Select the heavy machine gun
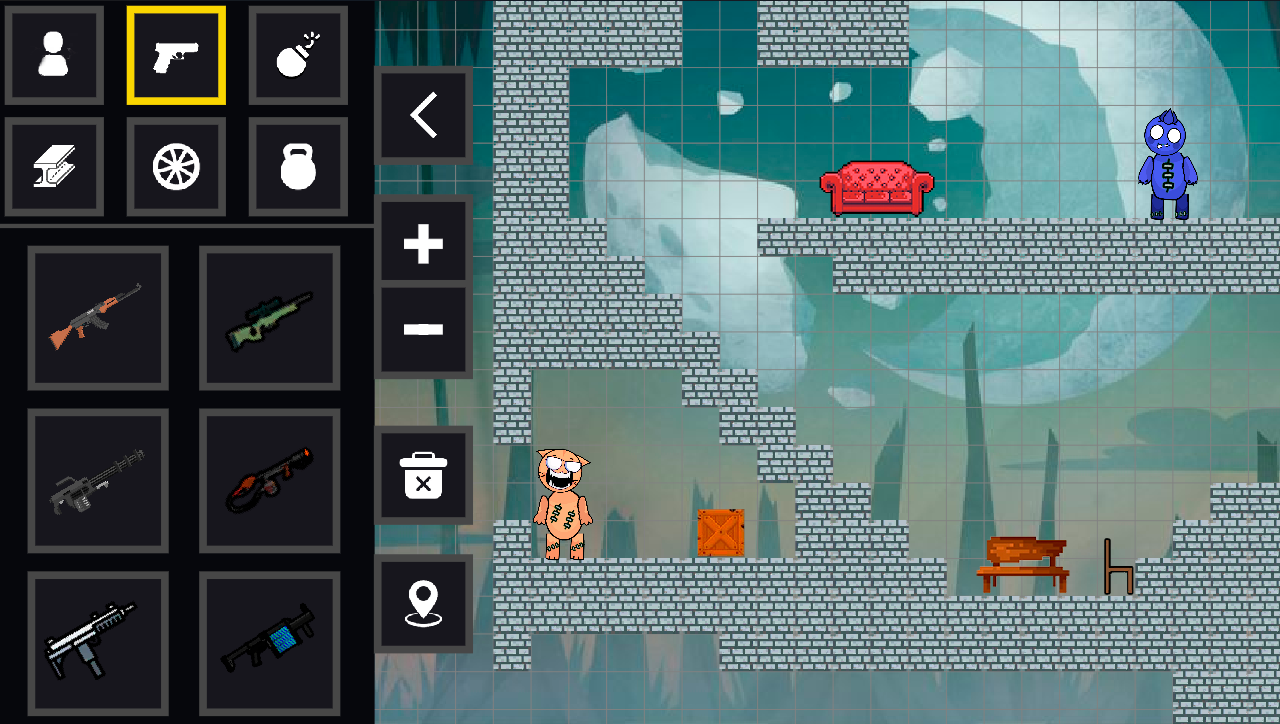Image resolution: width=1280 pixels, height=724 pixels. [x=97, y=481]
